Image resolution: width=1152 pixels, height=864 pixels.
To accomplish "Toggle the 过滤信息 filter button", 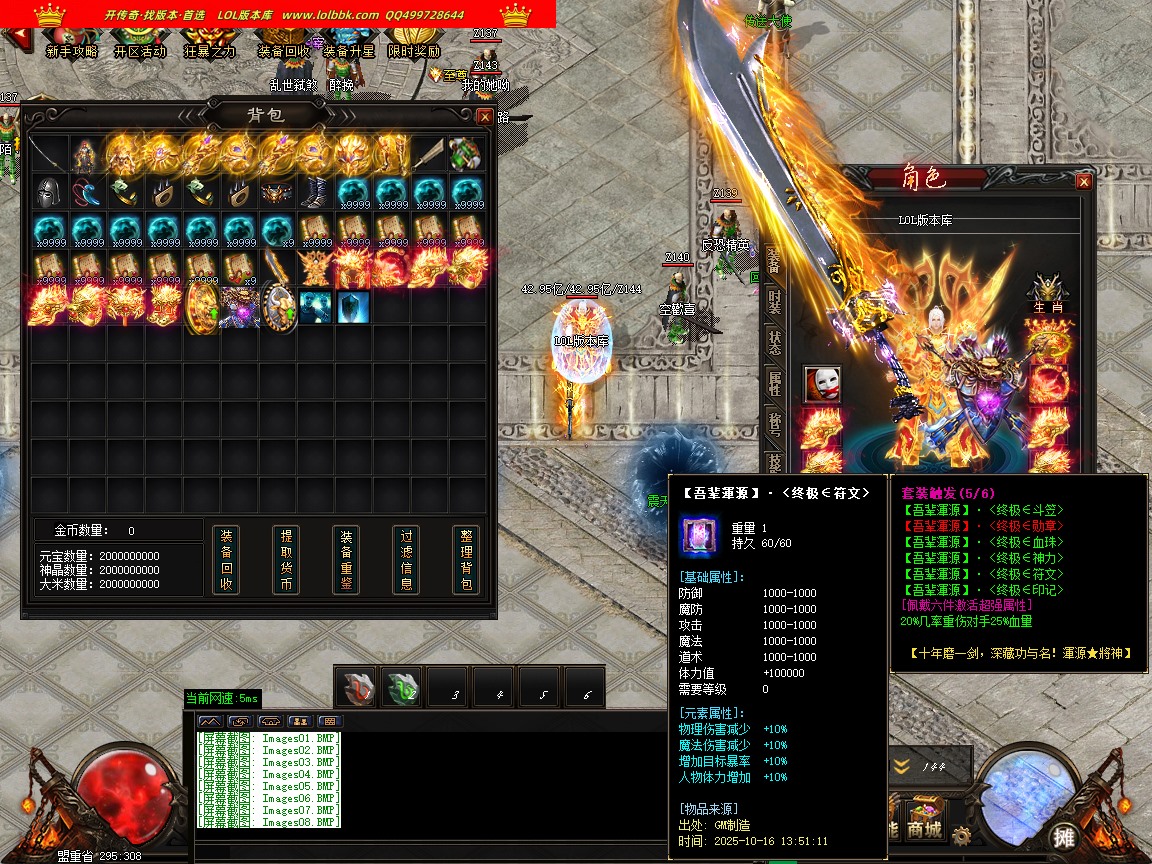I will click(x=406, y=560).
